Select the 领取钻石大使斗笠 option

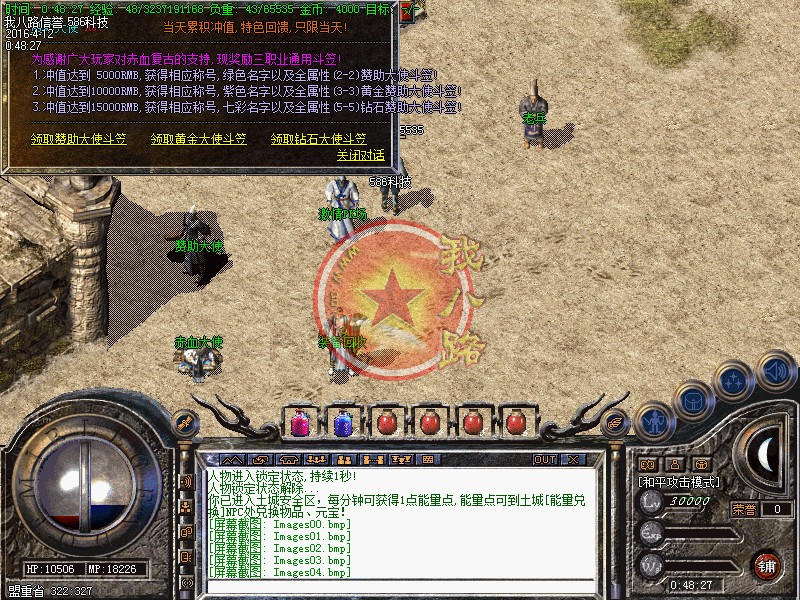click(318, 139)
